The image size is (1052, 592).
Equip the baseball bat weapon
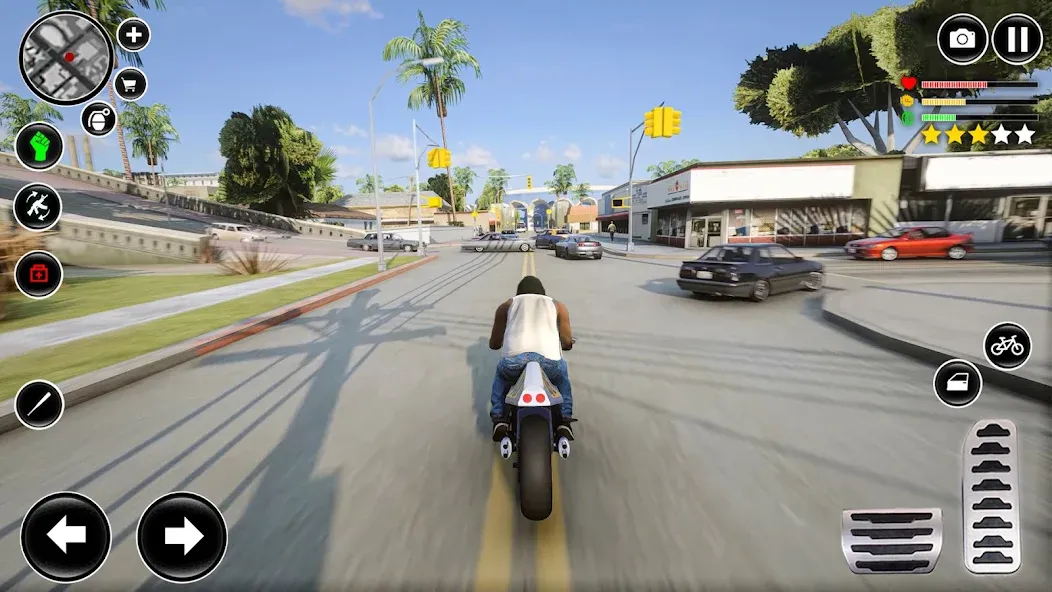click(x=39, y=405)
